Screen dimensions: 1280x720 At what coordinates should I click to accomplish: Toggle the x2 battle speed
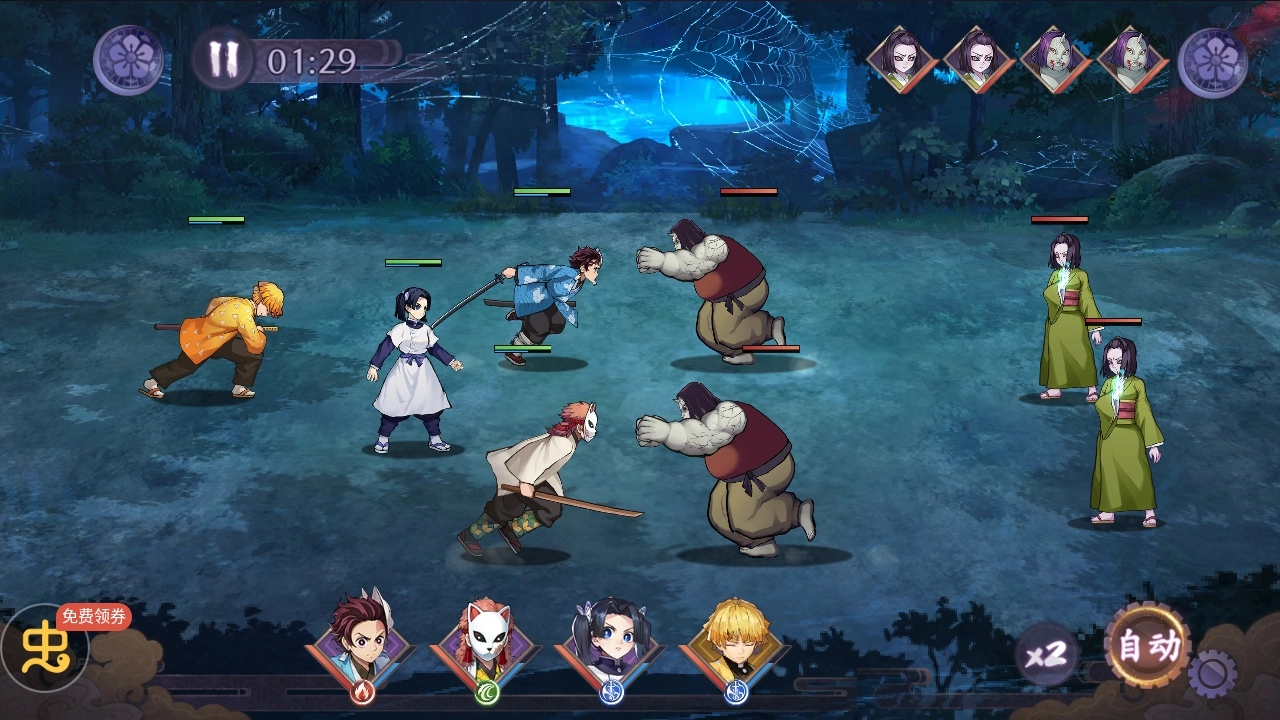coord(1047,656)
